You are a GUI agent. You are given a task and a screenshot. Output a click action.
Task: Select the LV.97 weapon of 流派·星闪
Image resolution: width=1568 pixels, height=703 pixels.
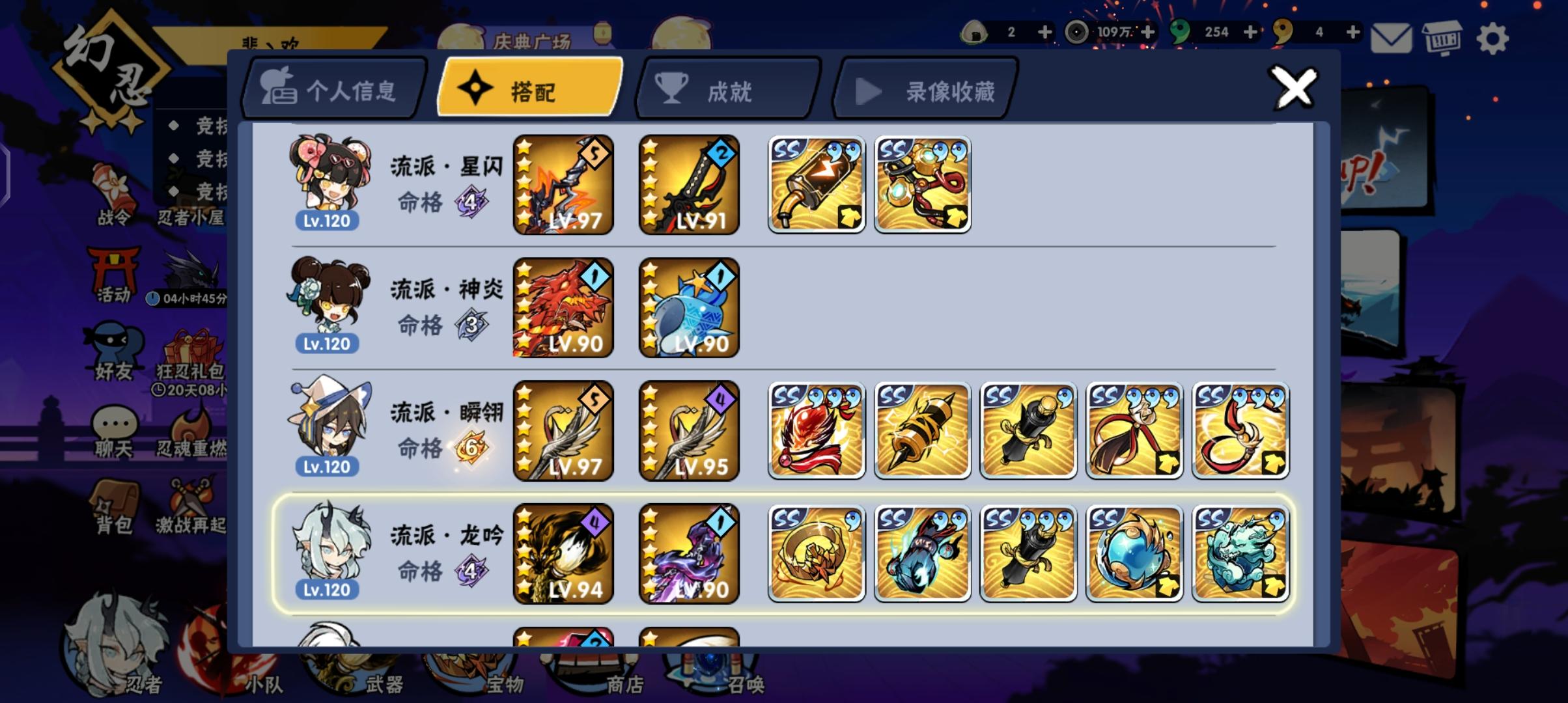tap(563, 185)
